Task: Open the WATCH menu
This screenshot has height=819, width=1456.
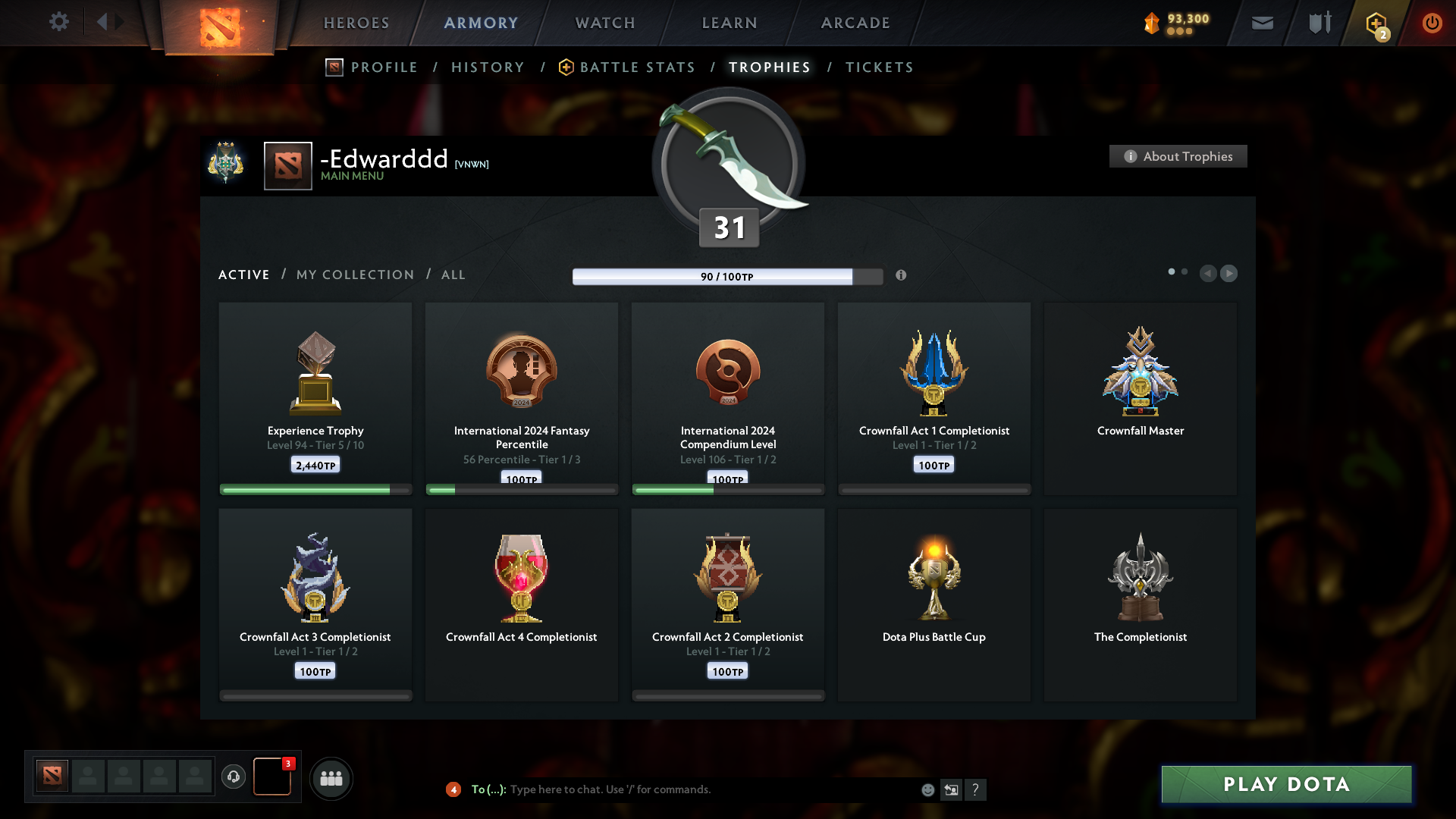Action: (x=604, y=23)
